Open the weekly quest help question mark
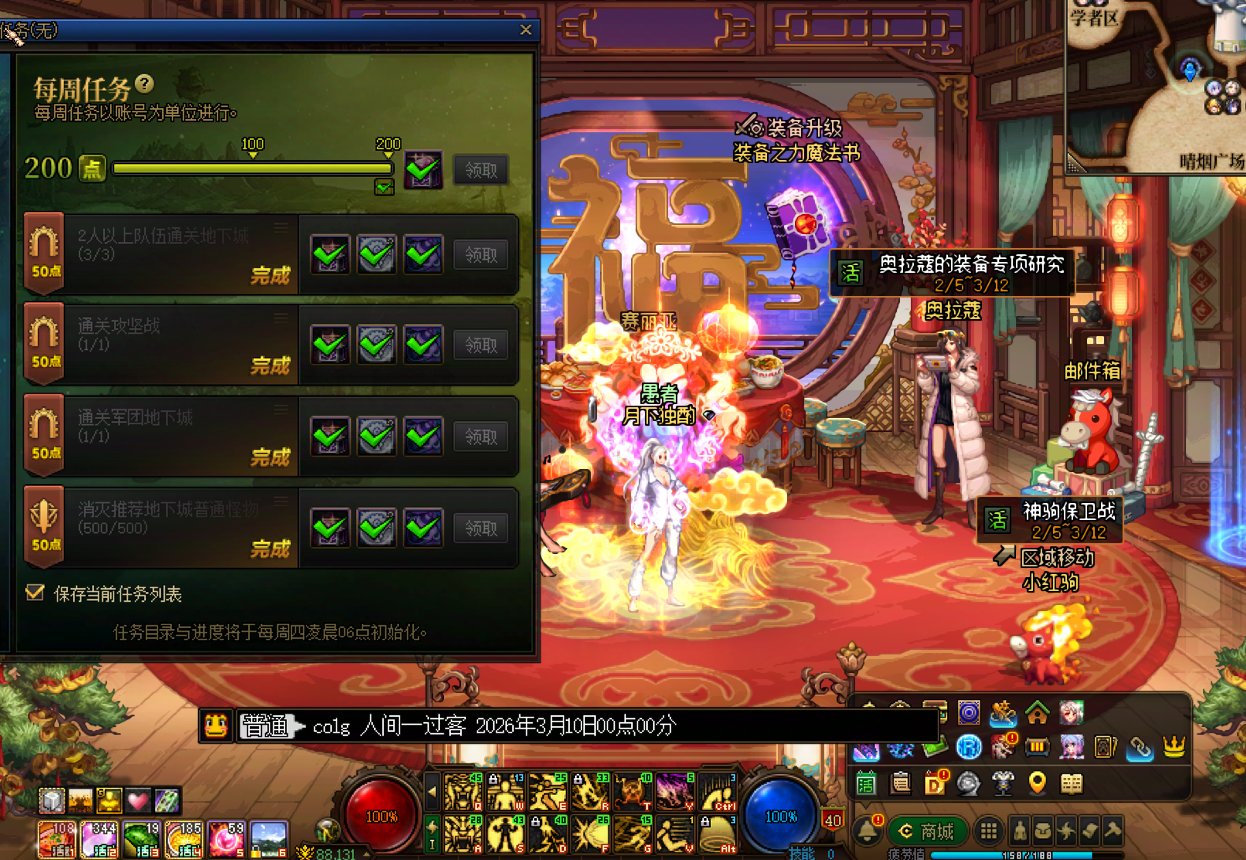Screen dimensions: 1246x860 coord(145,84)
